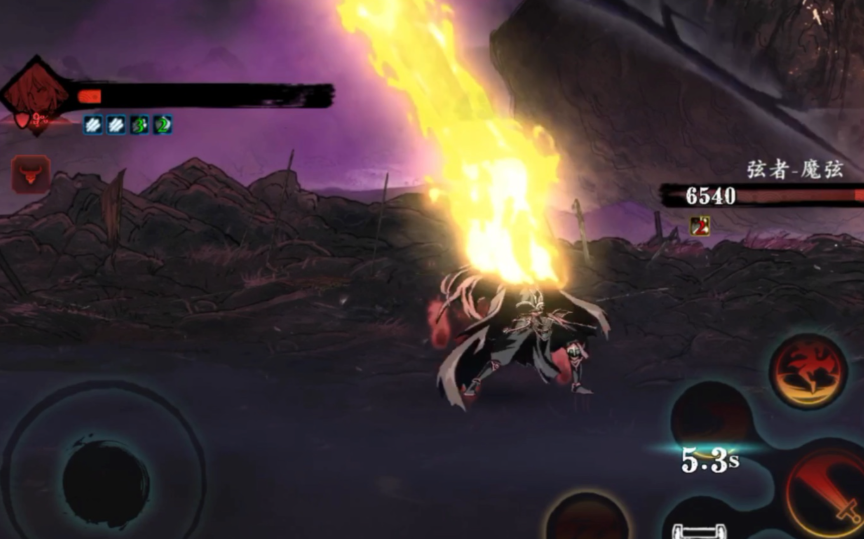Tap the sword basic attack button
This screenshot has width=864, height=539.
pyautogui.click(x=826, y=492)
